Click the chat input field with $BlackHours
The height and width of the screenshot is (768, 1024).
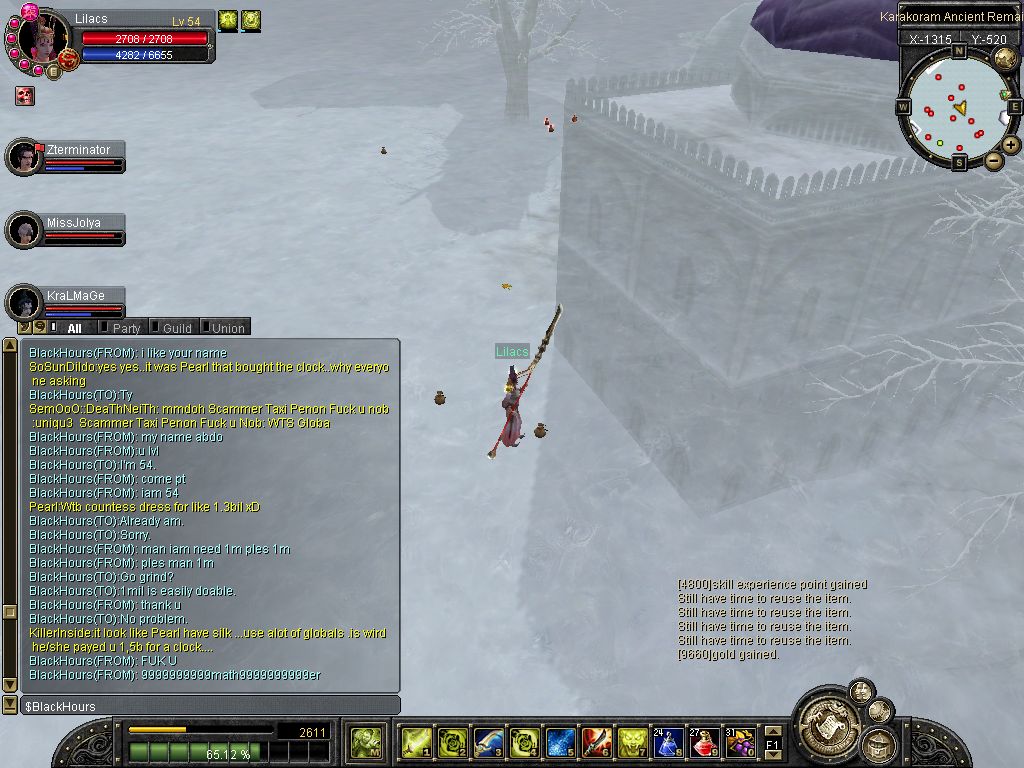(x=210, y=706)
